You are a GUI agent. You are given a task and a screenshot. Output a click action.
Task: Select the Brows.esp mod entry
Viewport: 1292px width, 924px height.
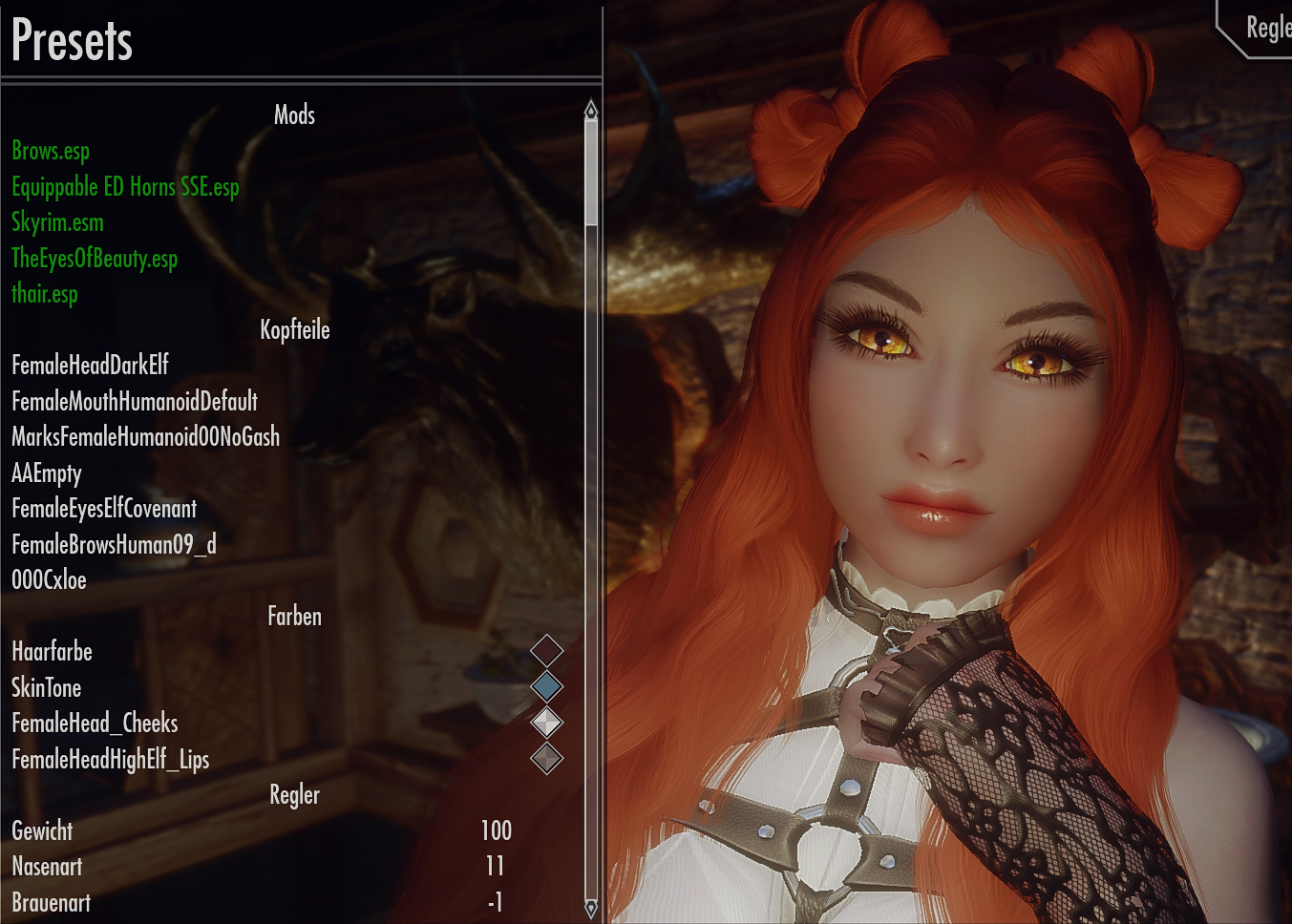click(49, 151)
